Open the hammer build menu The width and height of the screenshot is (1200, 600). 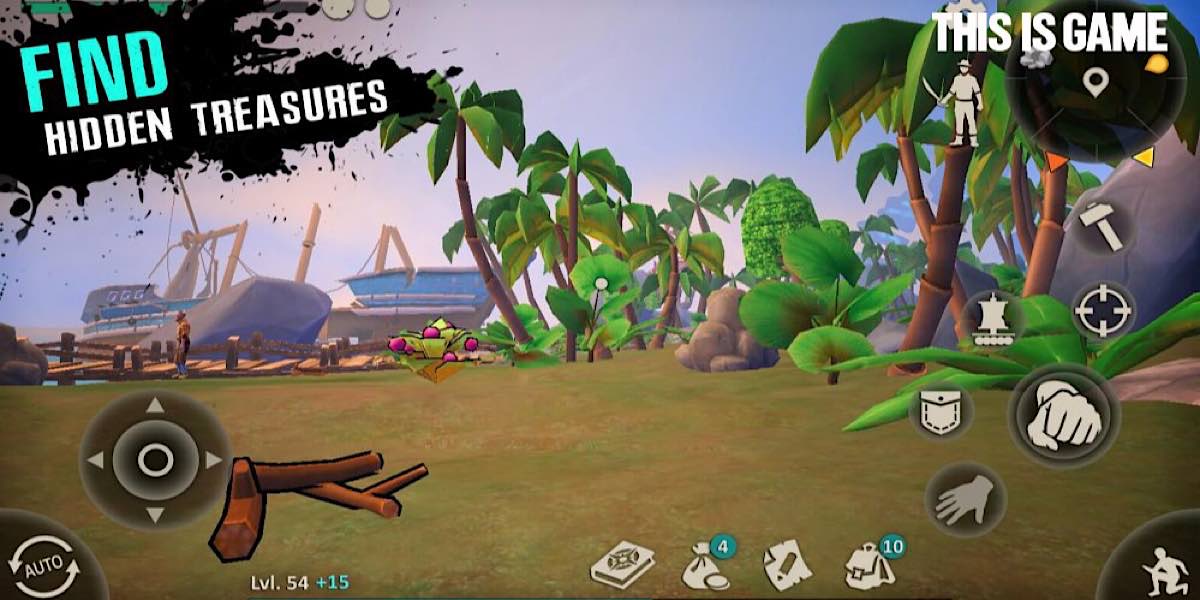[x=1102, y=227]
